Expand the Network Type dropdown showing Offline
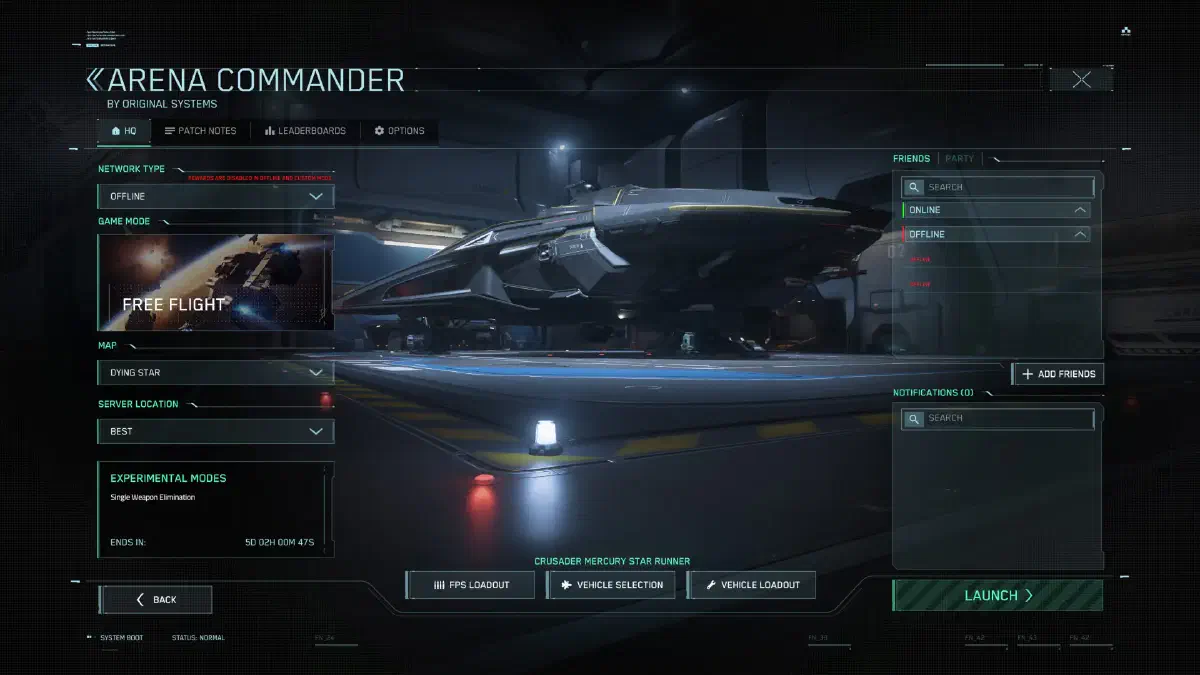 click(x=216, y=196)
